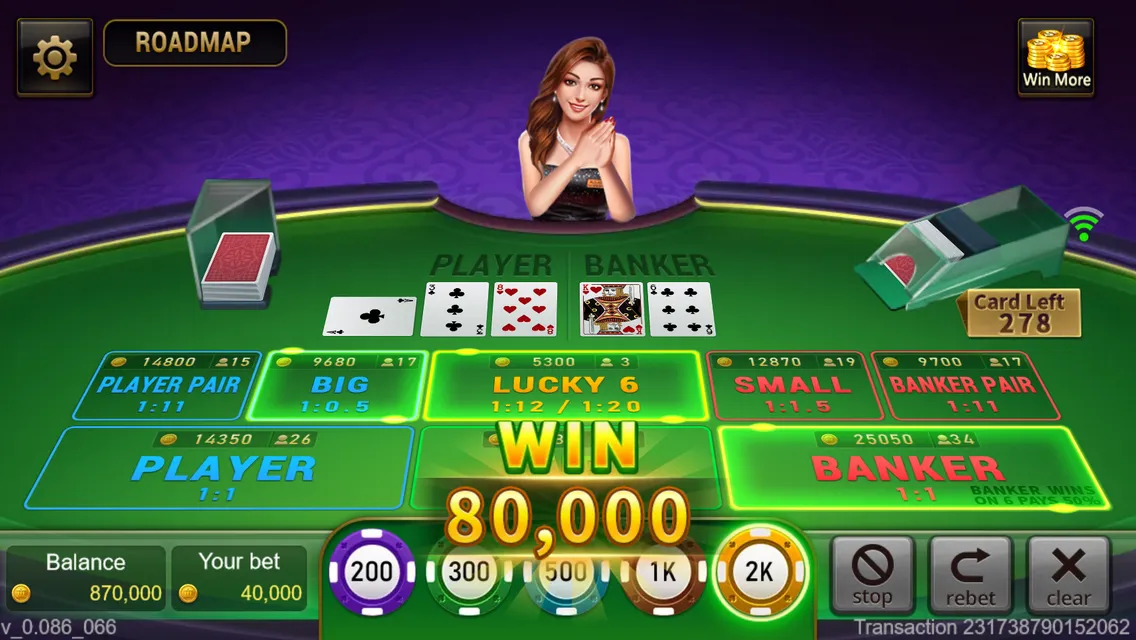1136x640 pixels.
Task: Select the 200 chip
Action: click(372, 573)
